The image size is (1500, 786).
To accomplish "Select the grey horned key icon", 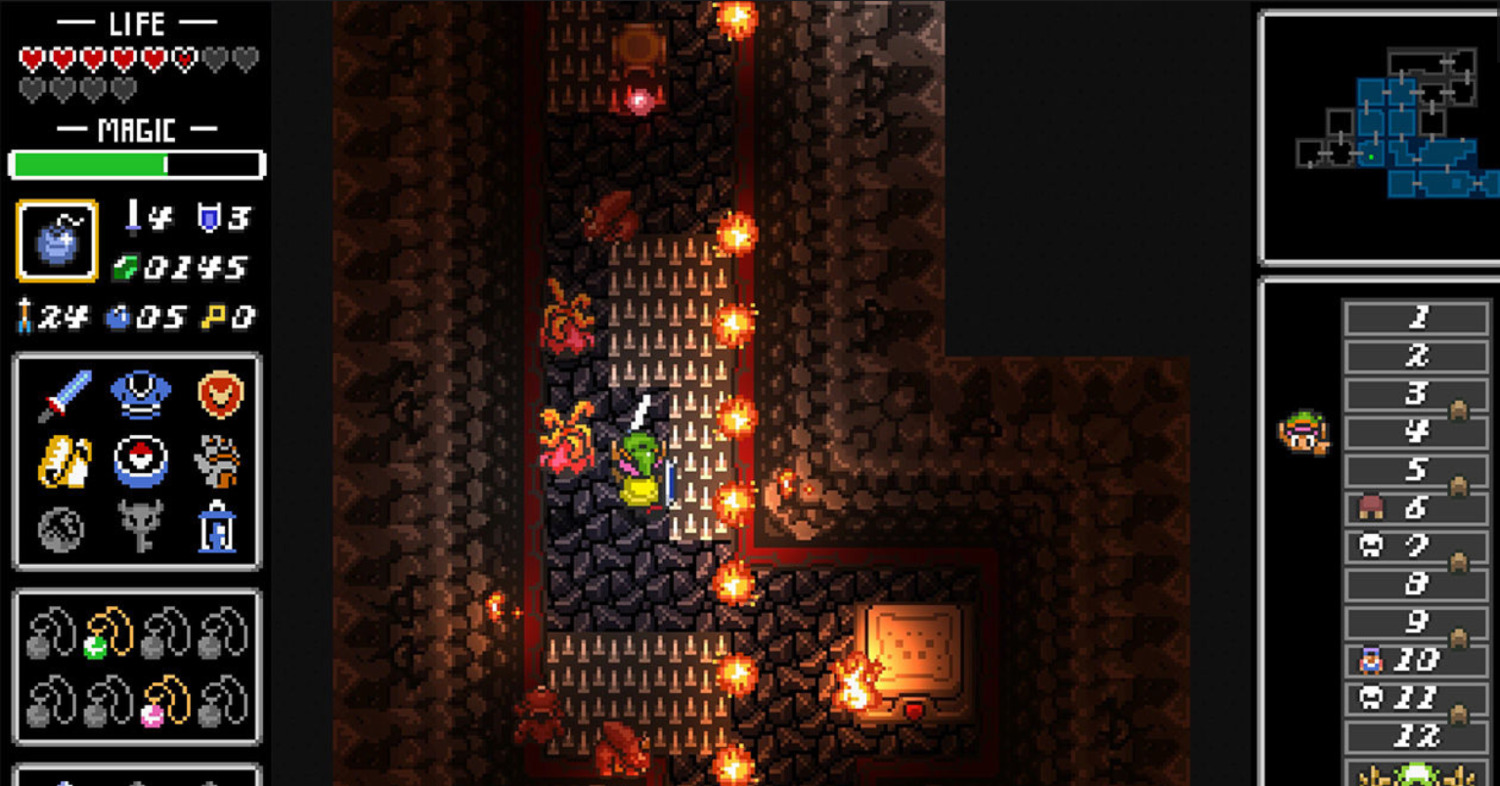I will click(x=140, y=526).
